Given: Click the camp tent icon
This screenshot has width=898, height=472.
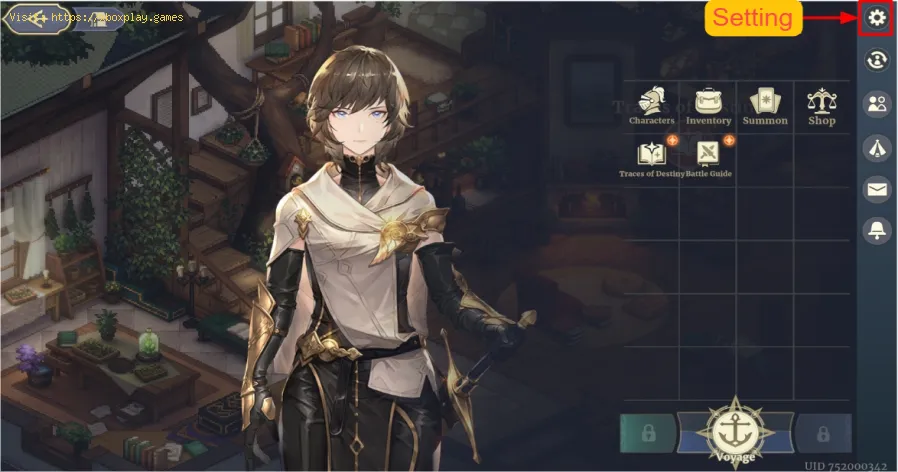Looking at the screenshot, I should 877,146.
